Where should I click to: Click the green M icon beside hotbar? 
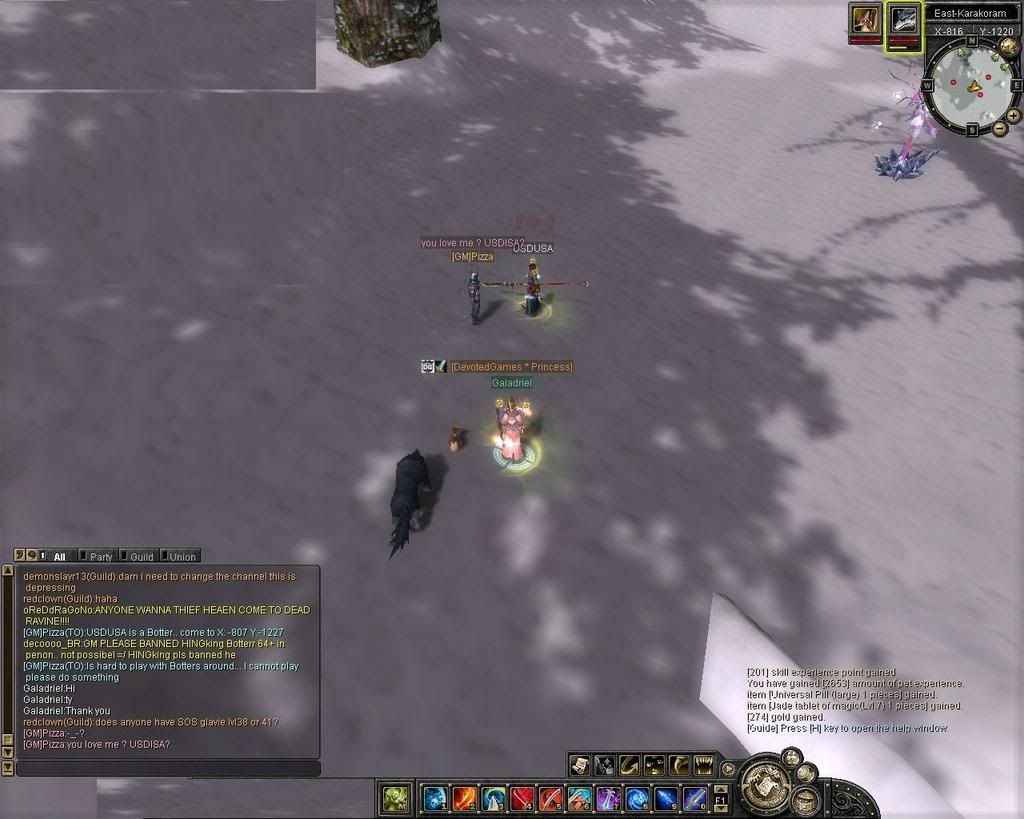pyautogui.click(x=396, y=798)
